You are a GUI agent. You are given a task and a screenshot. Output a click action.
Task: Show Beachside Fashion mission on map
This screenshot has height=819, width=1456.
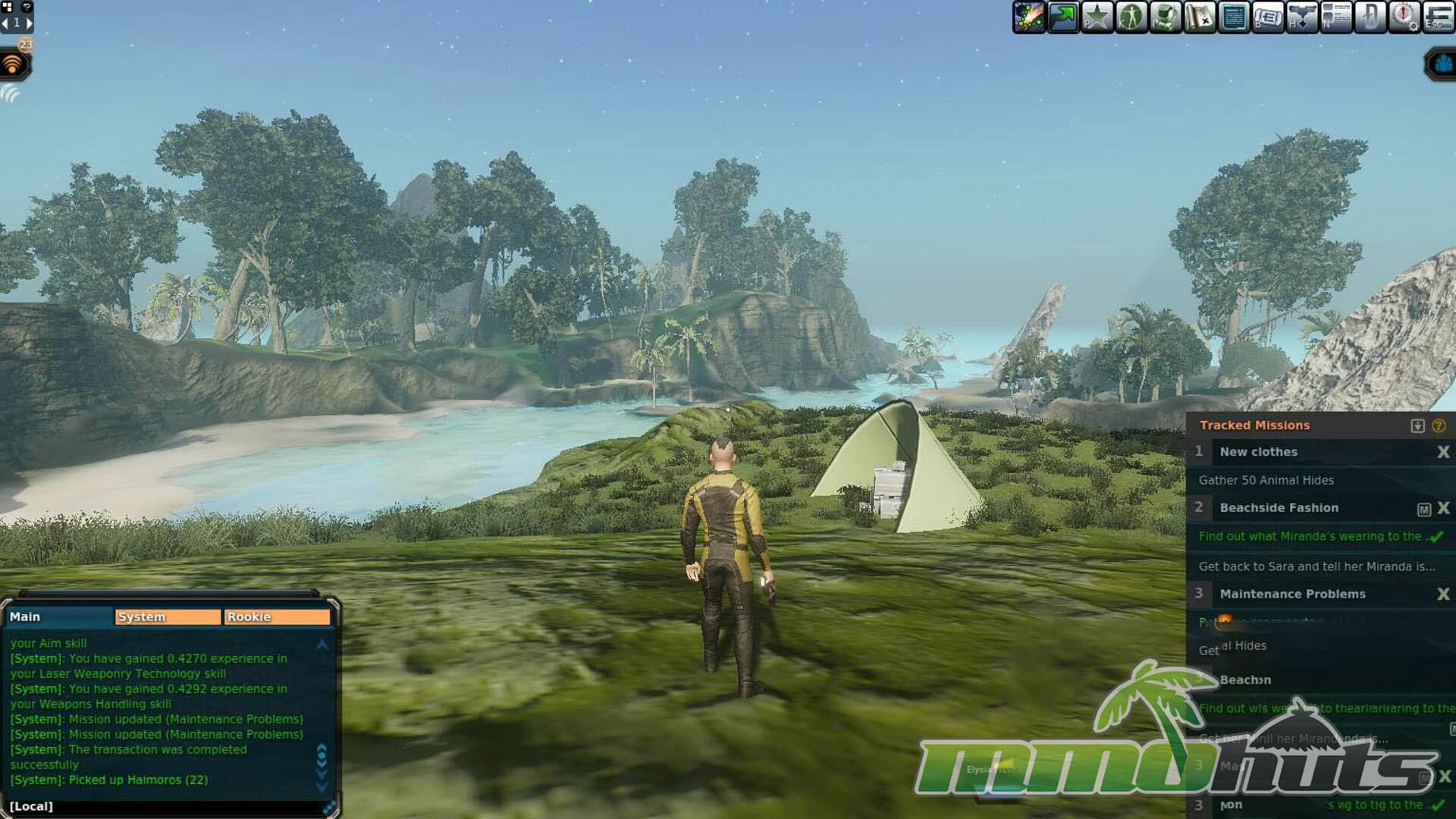pos(1423,509)
